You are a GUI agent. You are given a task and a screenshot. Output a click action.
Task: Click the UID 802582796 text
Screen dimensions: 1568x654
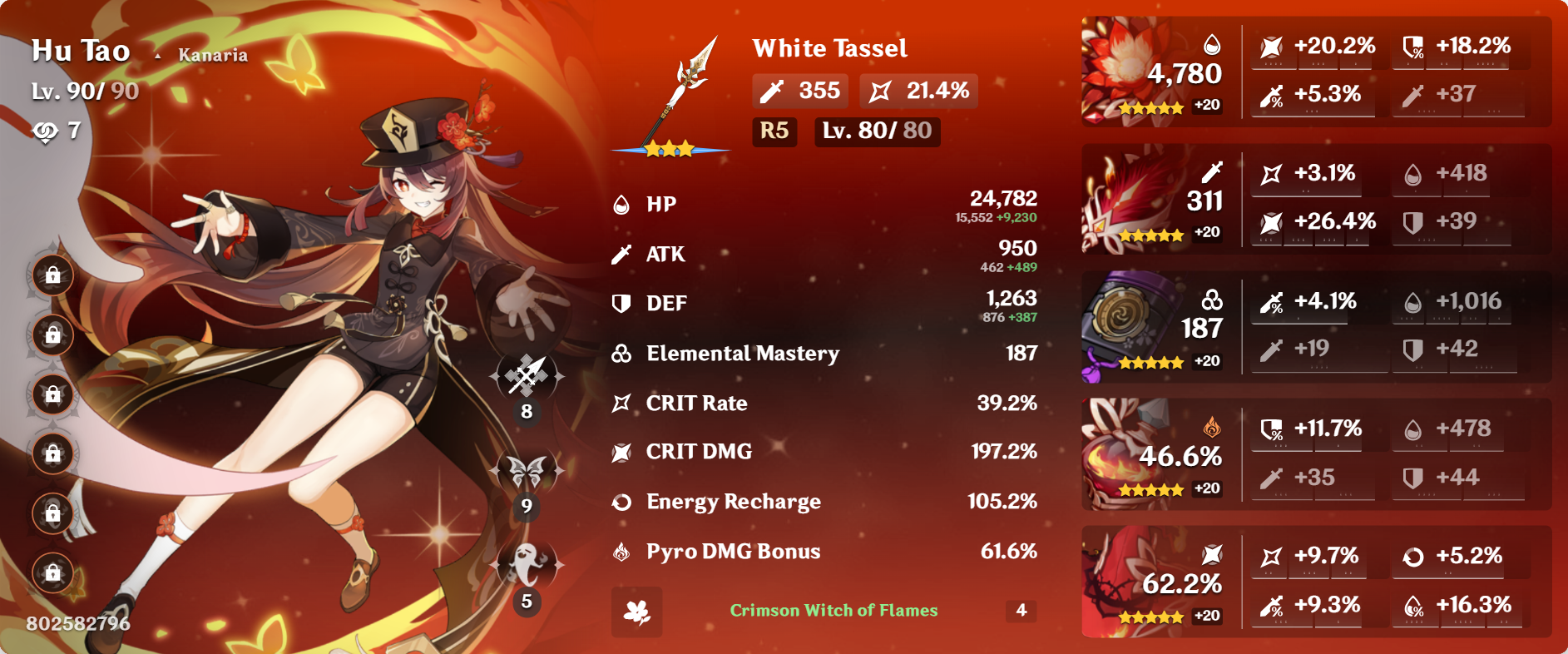pyautogui.click(x=79, y=623)
